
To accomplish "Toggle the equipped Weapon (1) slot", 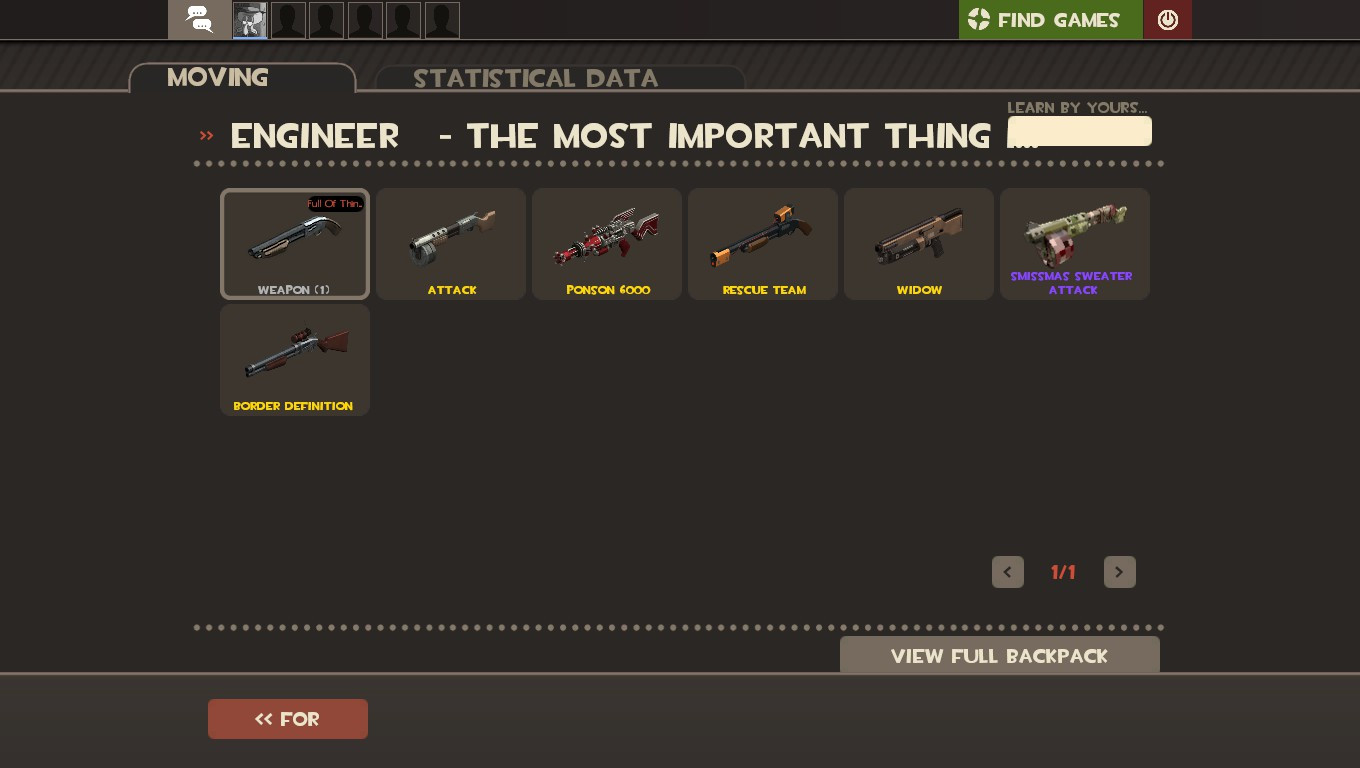I will [295, 240].
